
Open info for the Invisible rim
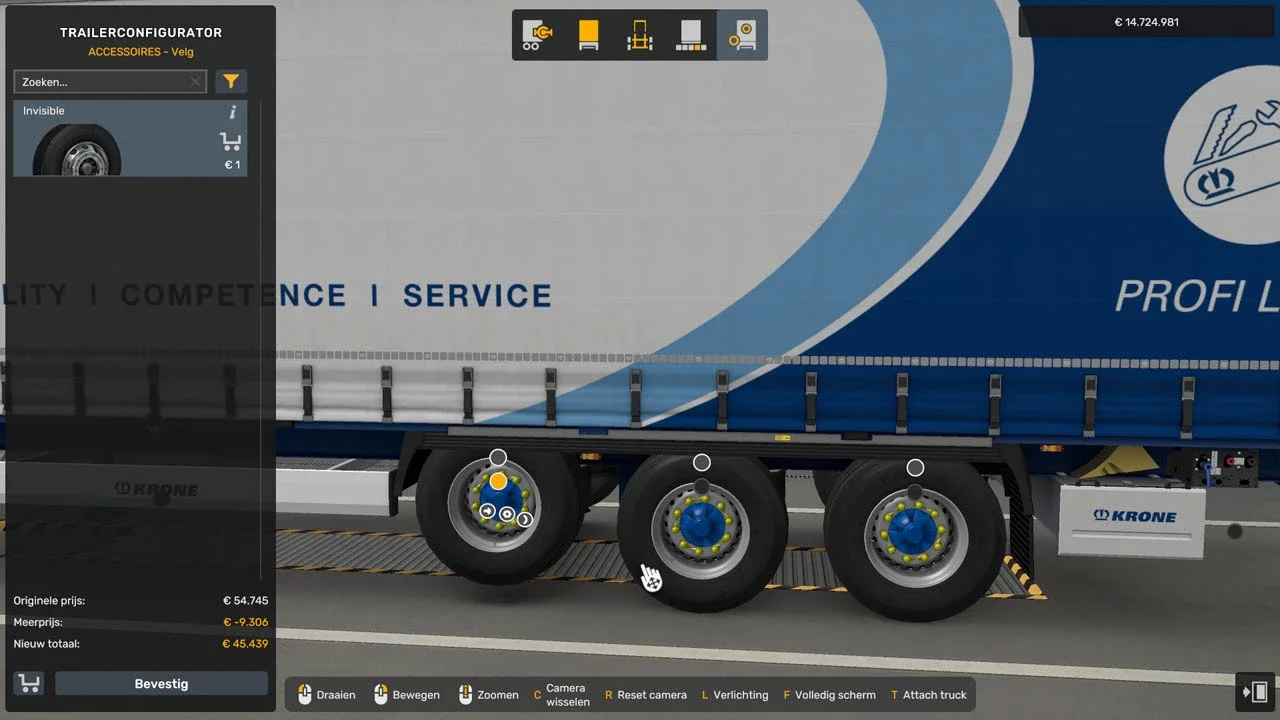coord(232,112)
